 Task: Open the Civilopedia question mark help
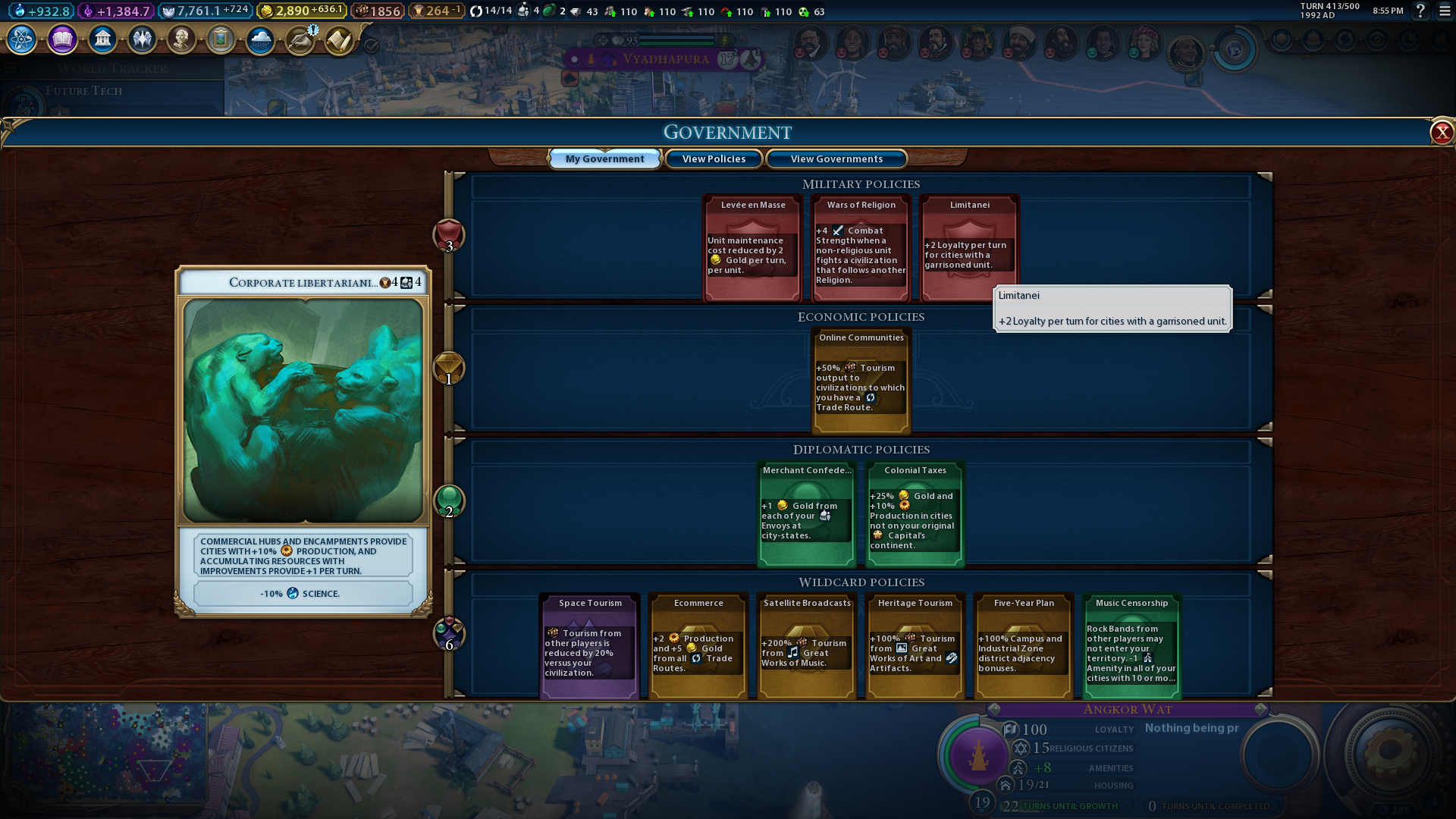[1420, 11]
